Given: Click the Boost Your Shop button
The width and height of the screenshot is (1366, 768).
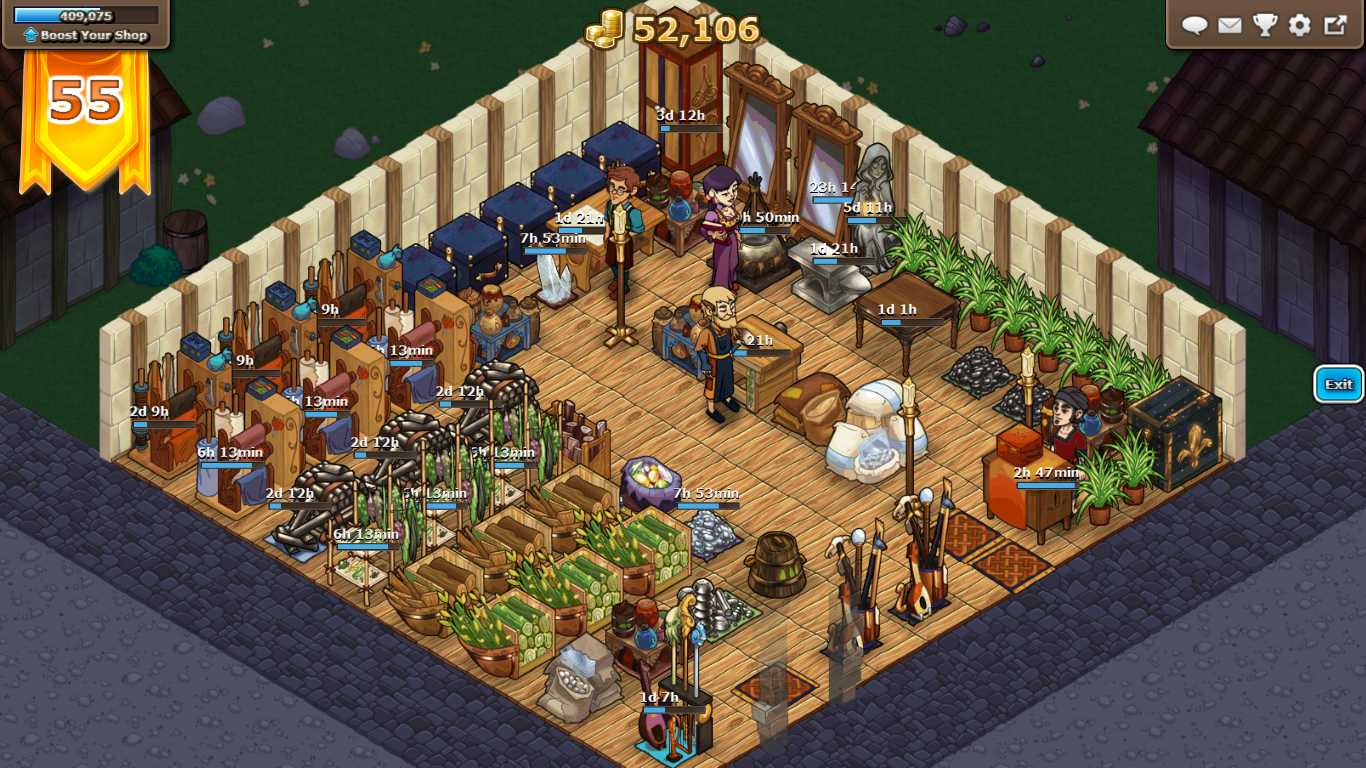Looking at the screenshot, I should 86,35.
